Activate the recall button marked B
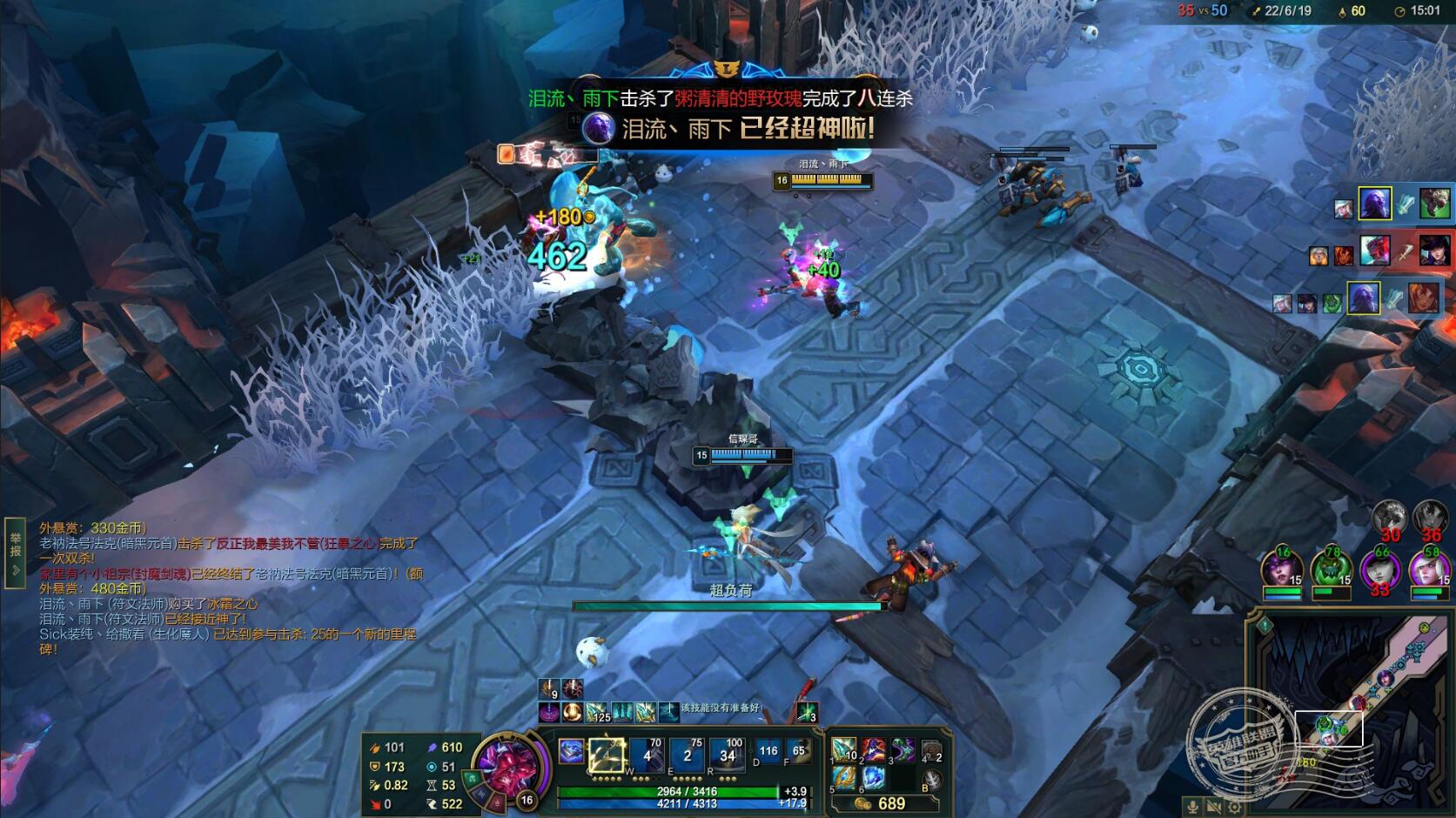 [x=931, y=780]
